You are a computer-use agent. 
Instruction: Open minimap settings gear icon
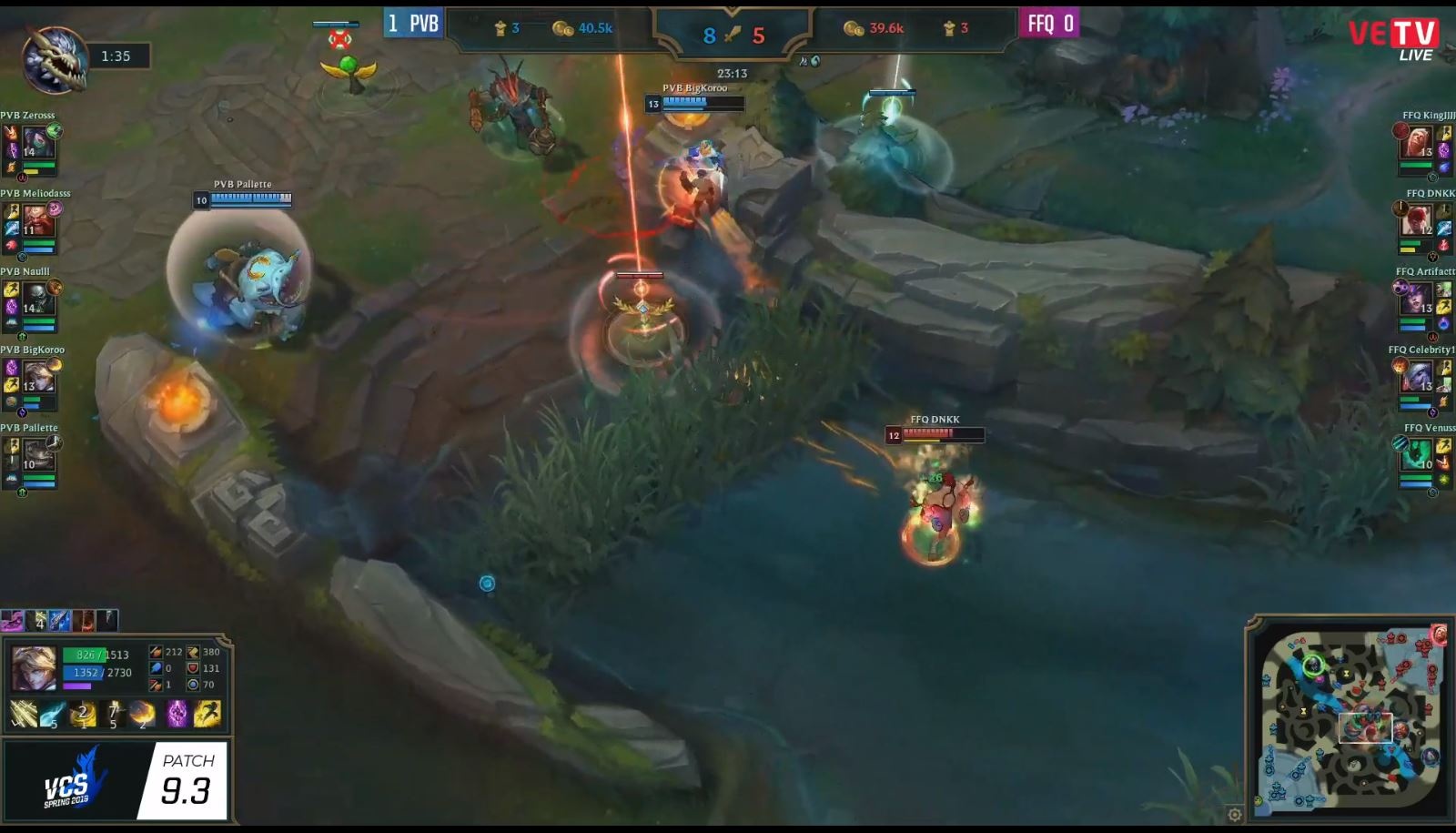[x=1234, y=815]
